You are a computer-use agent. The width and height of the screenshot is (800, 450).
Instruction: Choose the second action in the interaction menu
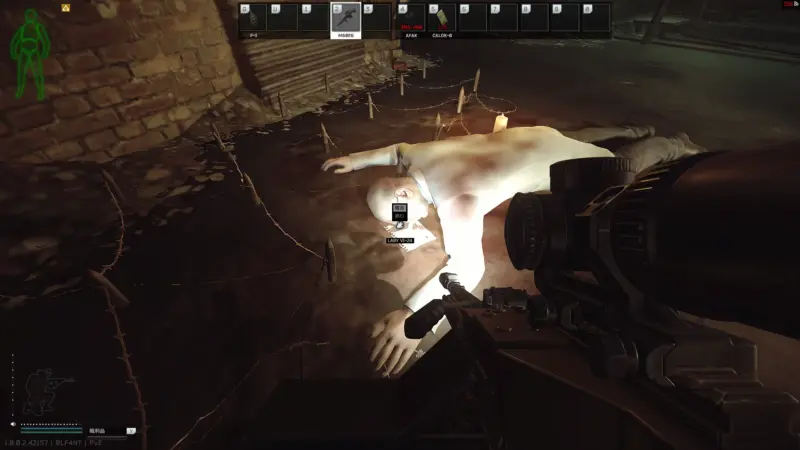click(399, 216)
